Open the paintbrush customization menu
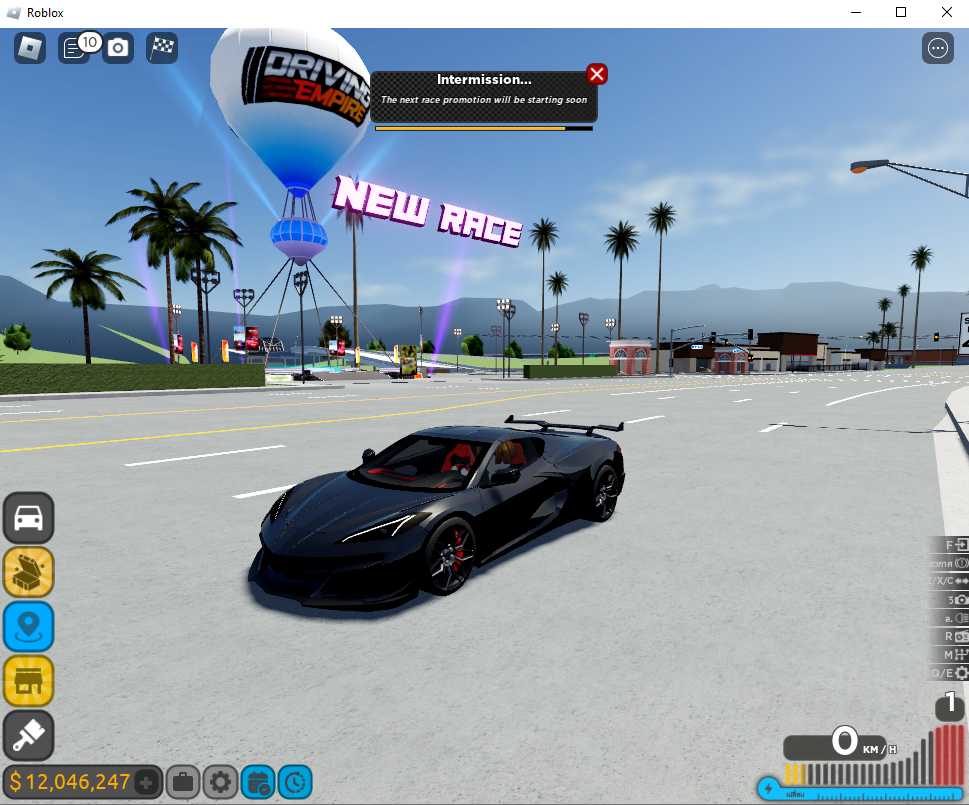Screen dimensions: 969x805 (x=28, y=736)
